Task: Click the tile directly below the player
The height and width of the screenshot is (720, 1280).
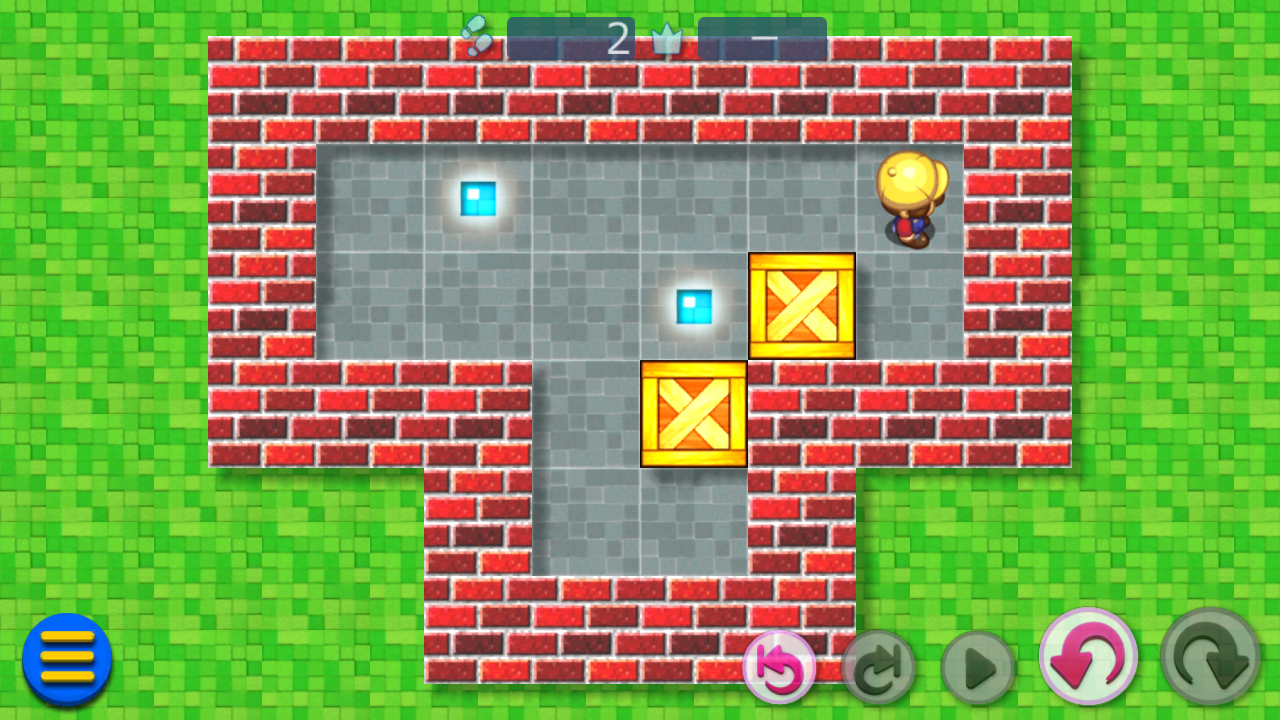Action: [x=908, y=305]
